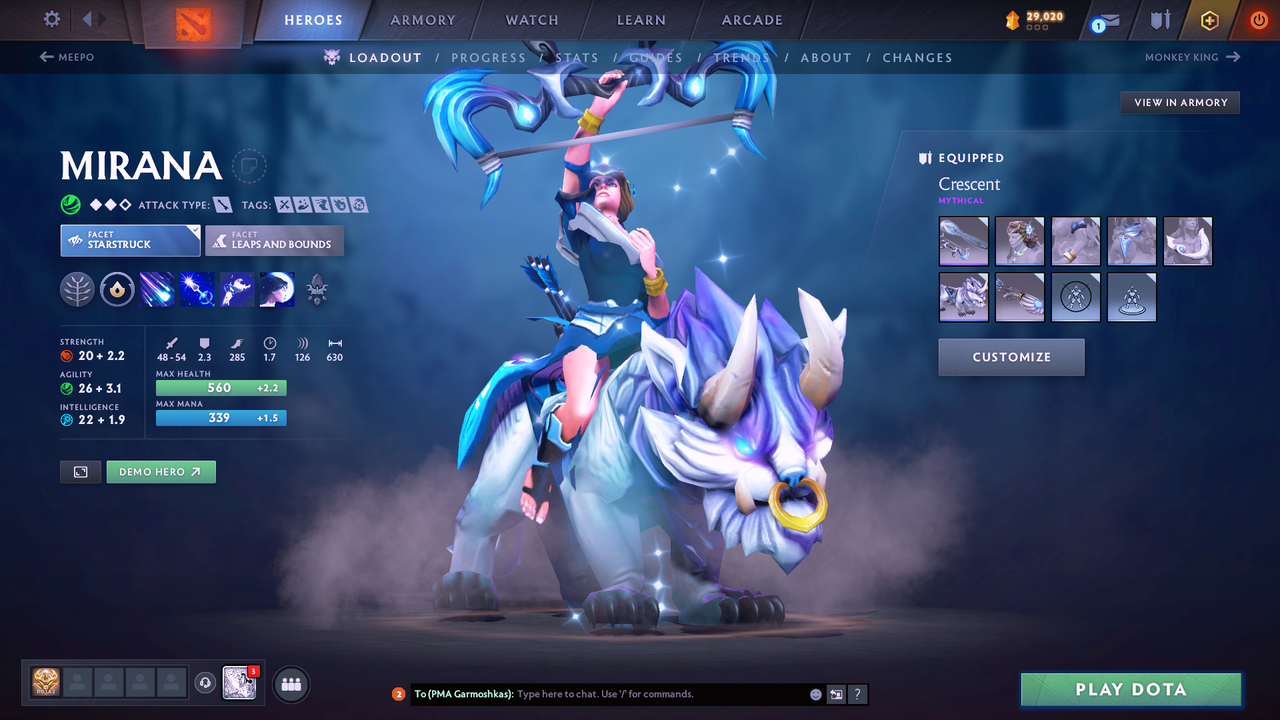Screen dimensions: 1280x720
Task: Click the Dota Plus hexagon icon
Action: (x=1209, y=19)
